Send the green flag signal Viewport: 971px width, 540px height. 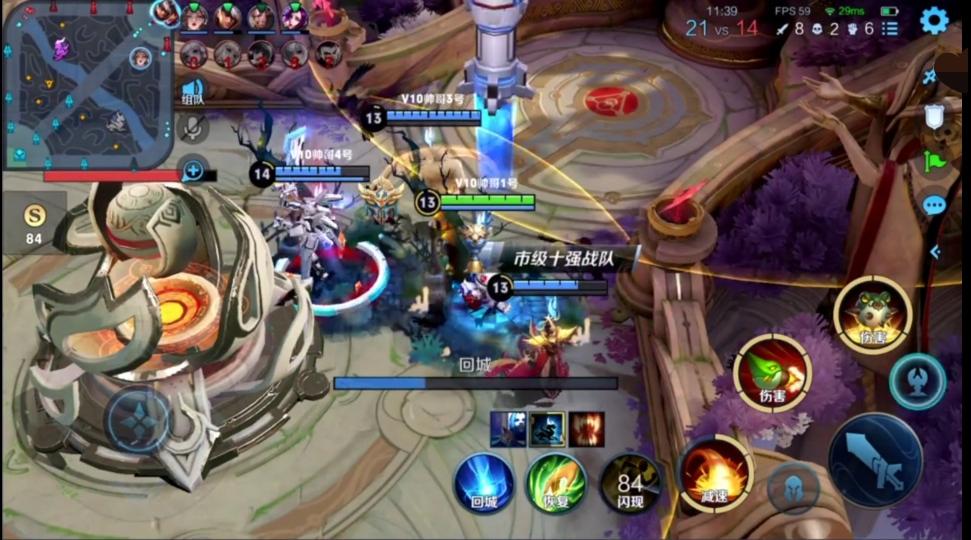click(934, 160)
